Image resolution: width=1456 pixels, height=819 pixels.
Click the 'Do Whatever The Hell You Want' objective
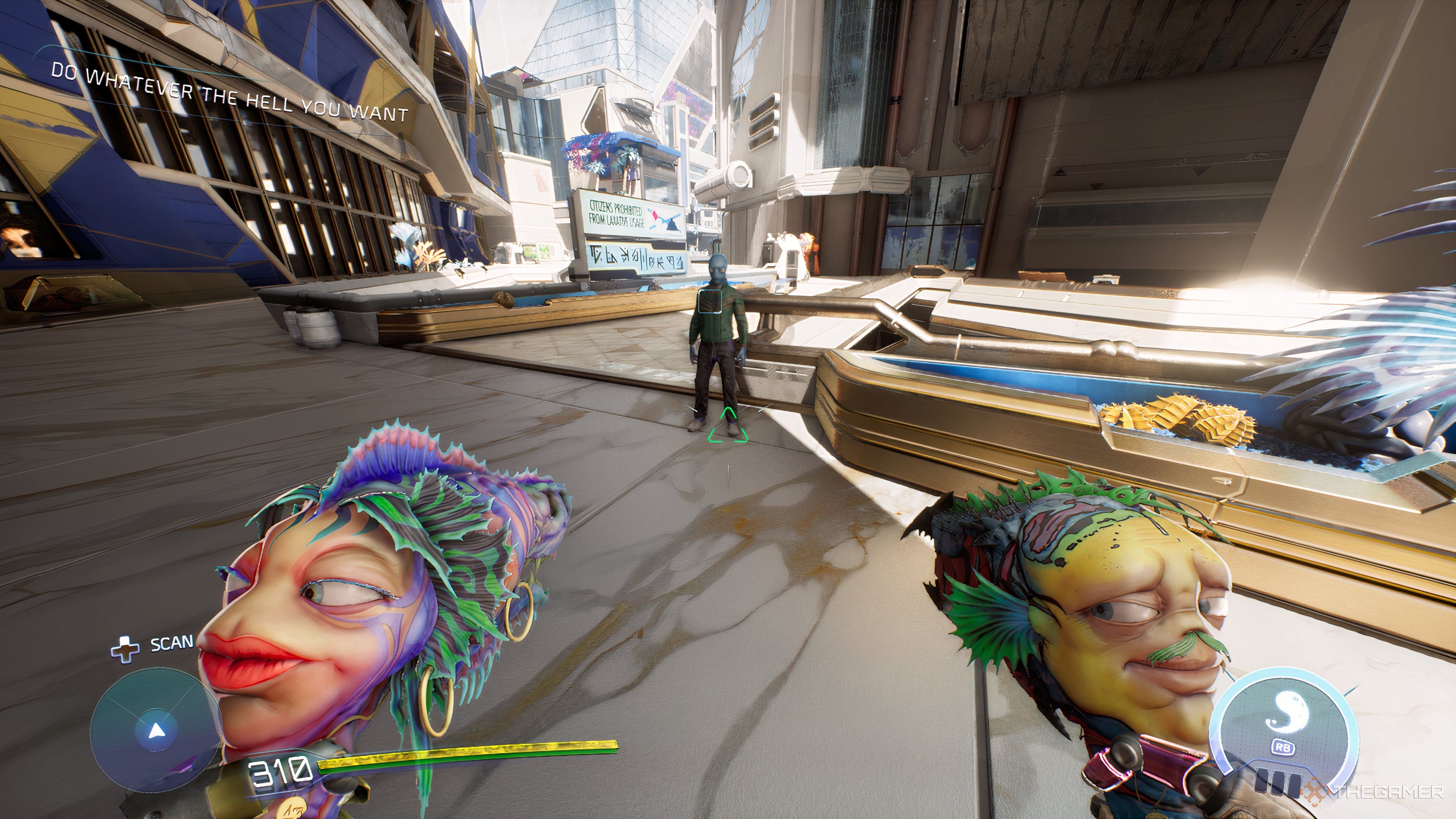click(229, 94)
